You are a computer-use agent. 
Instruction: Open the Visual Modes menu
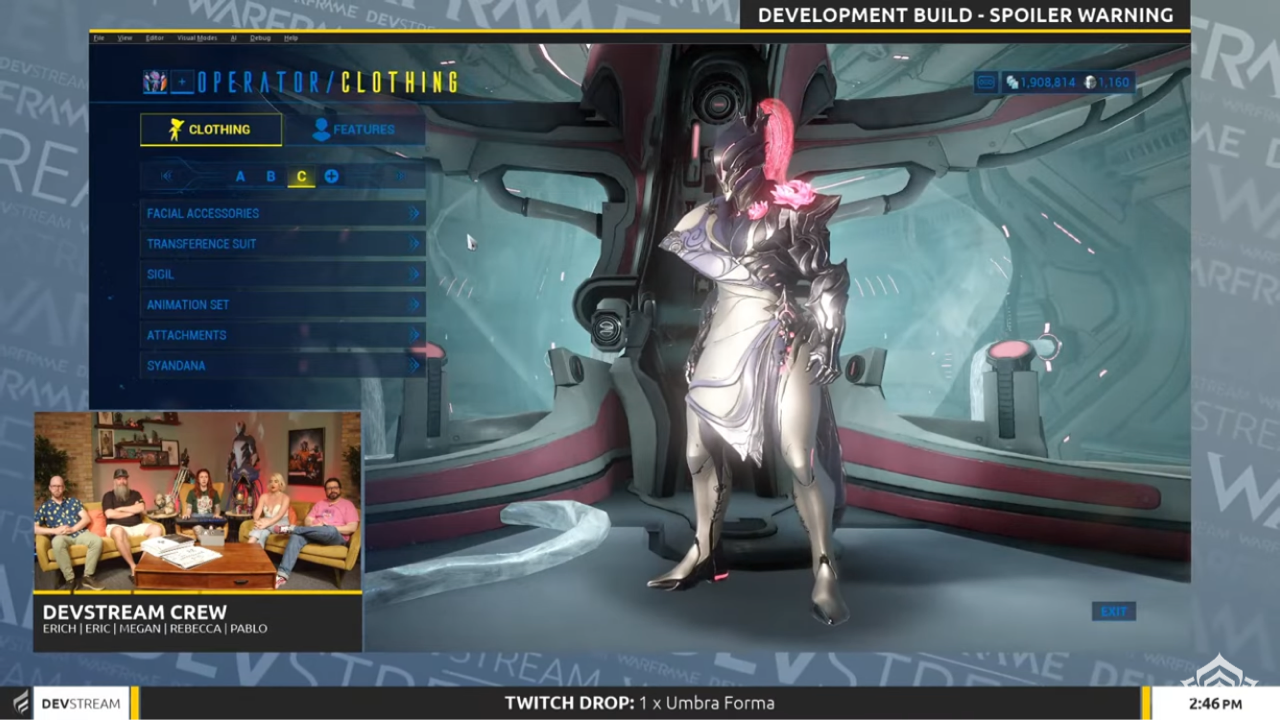pyautogui.click(x=196, y=37)
